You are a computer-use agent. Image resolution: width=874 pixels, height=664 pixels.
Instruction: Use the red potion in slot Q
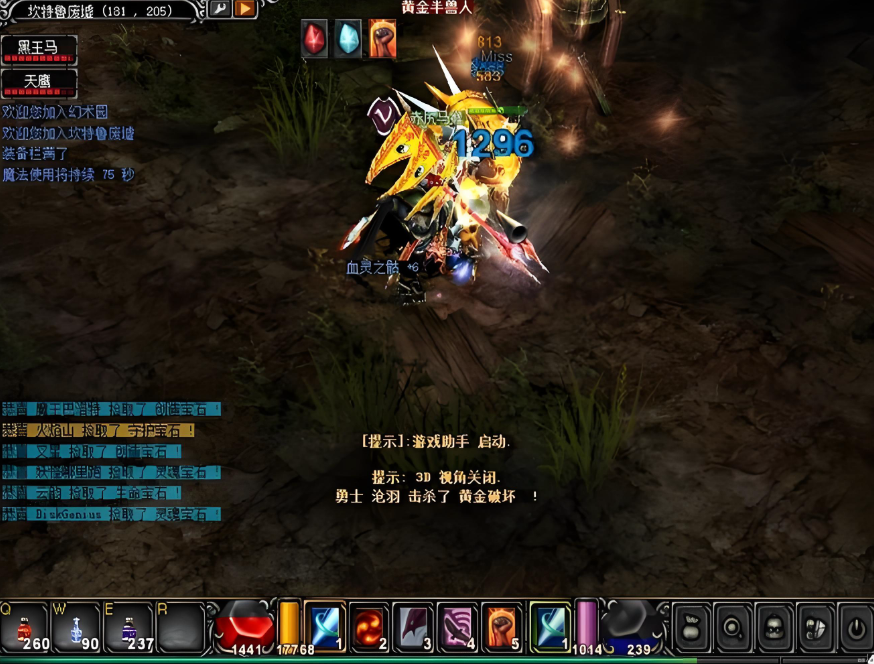pos(25,626)
